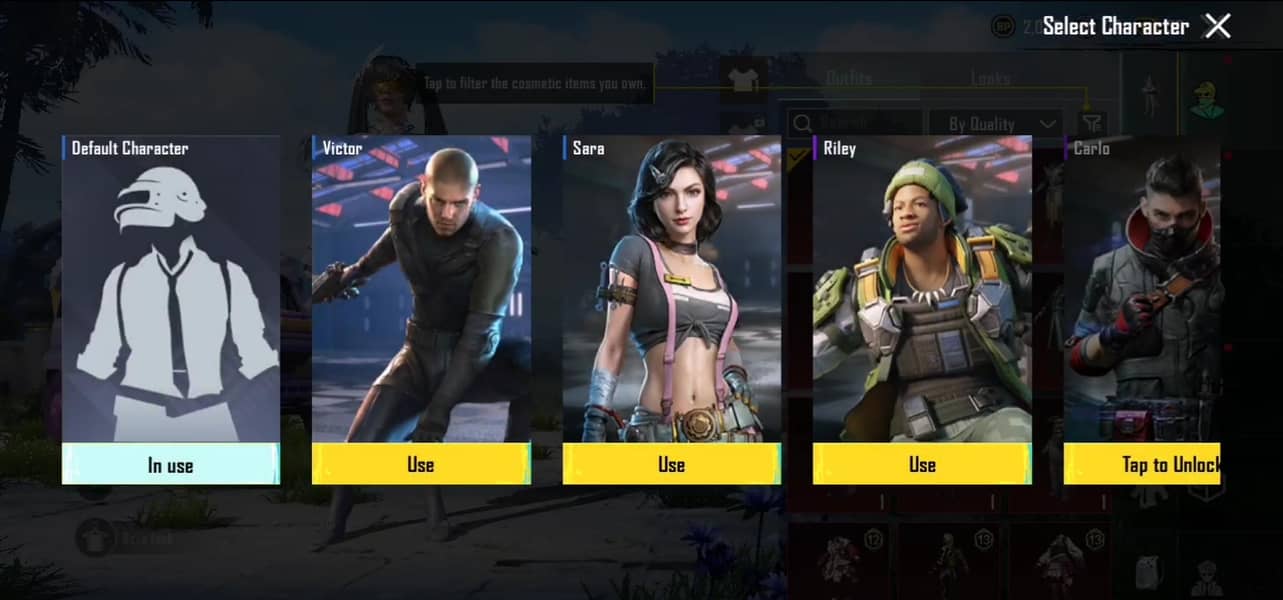Choose the Use button under Sara
1283x600 pixels.
point(671,464)
